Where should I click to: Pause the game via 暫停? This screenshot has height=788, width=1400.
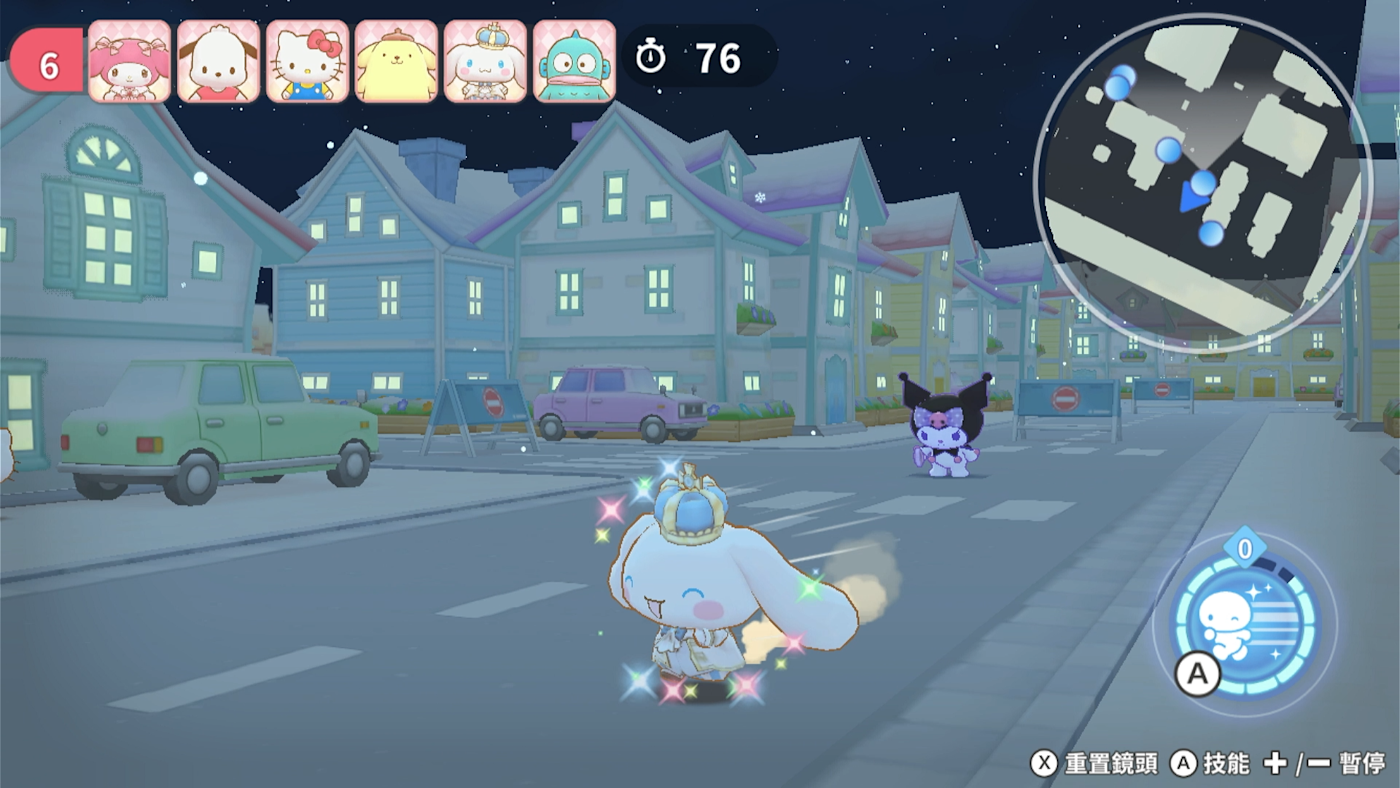point(1361,764)
